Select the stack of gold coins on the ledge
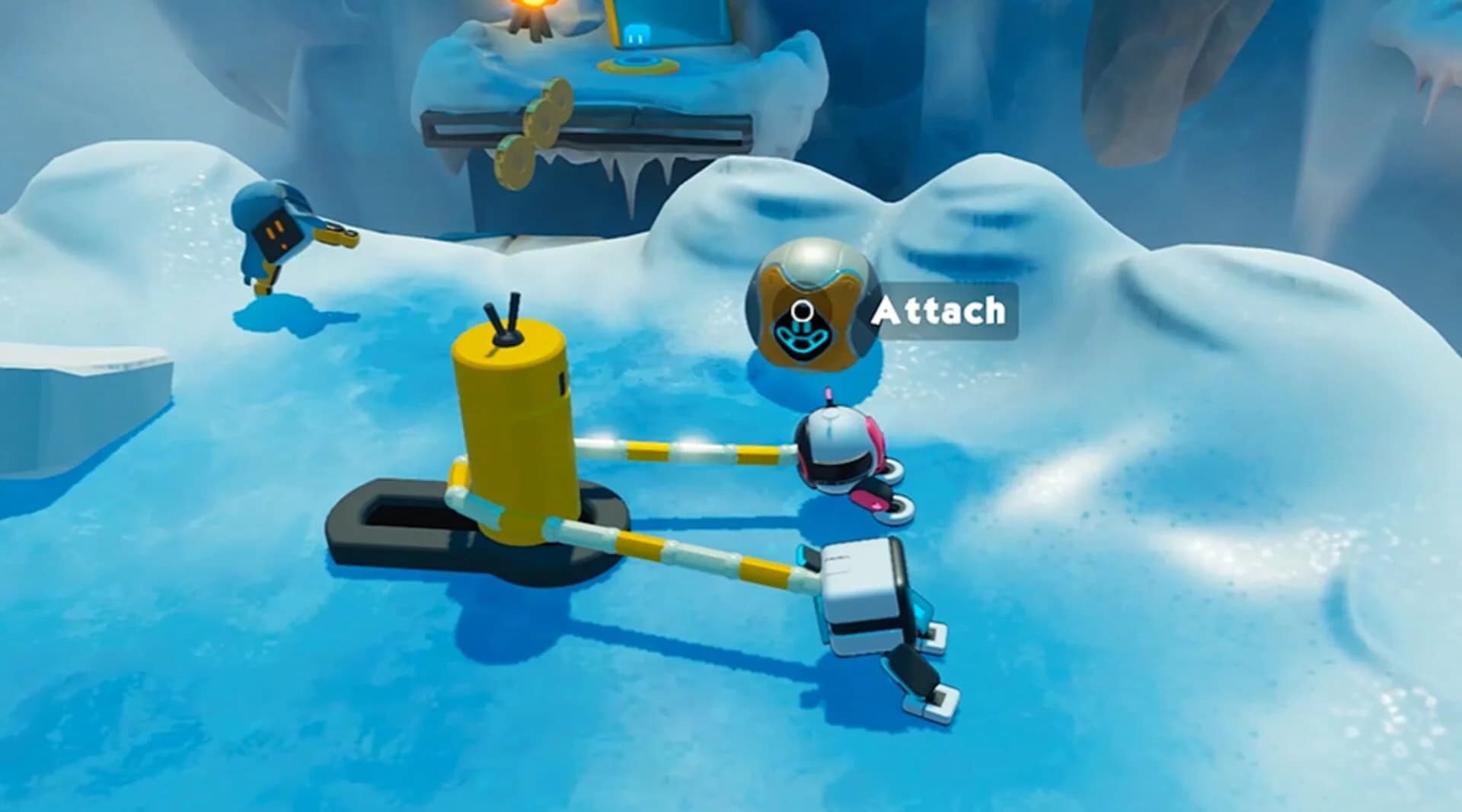The width and height of the screenshot is (1462, 812). 541,133
